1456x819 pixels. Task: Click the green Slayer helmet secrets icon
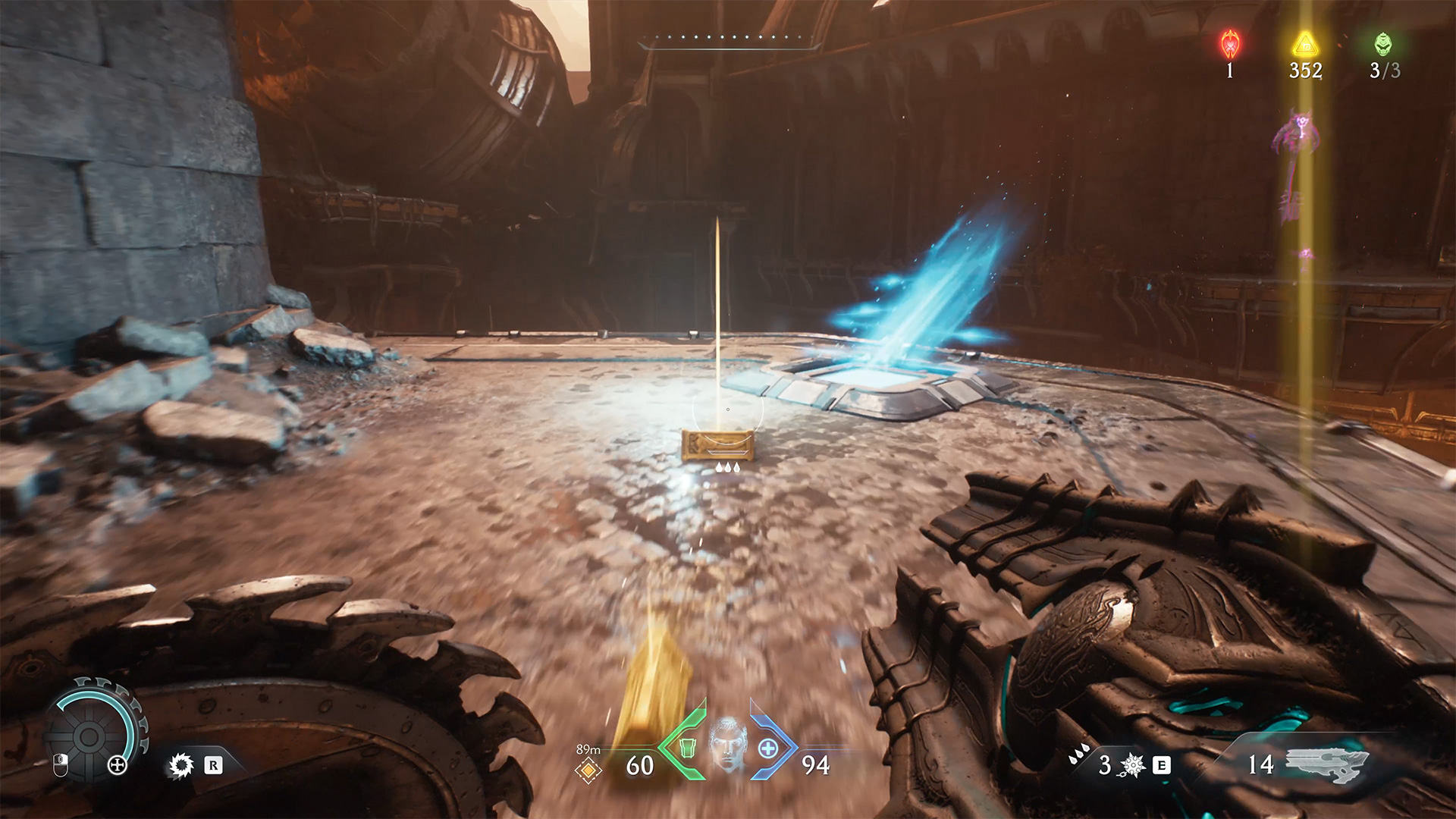(1383, 45)
